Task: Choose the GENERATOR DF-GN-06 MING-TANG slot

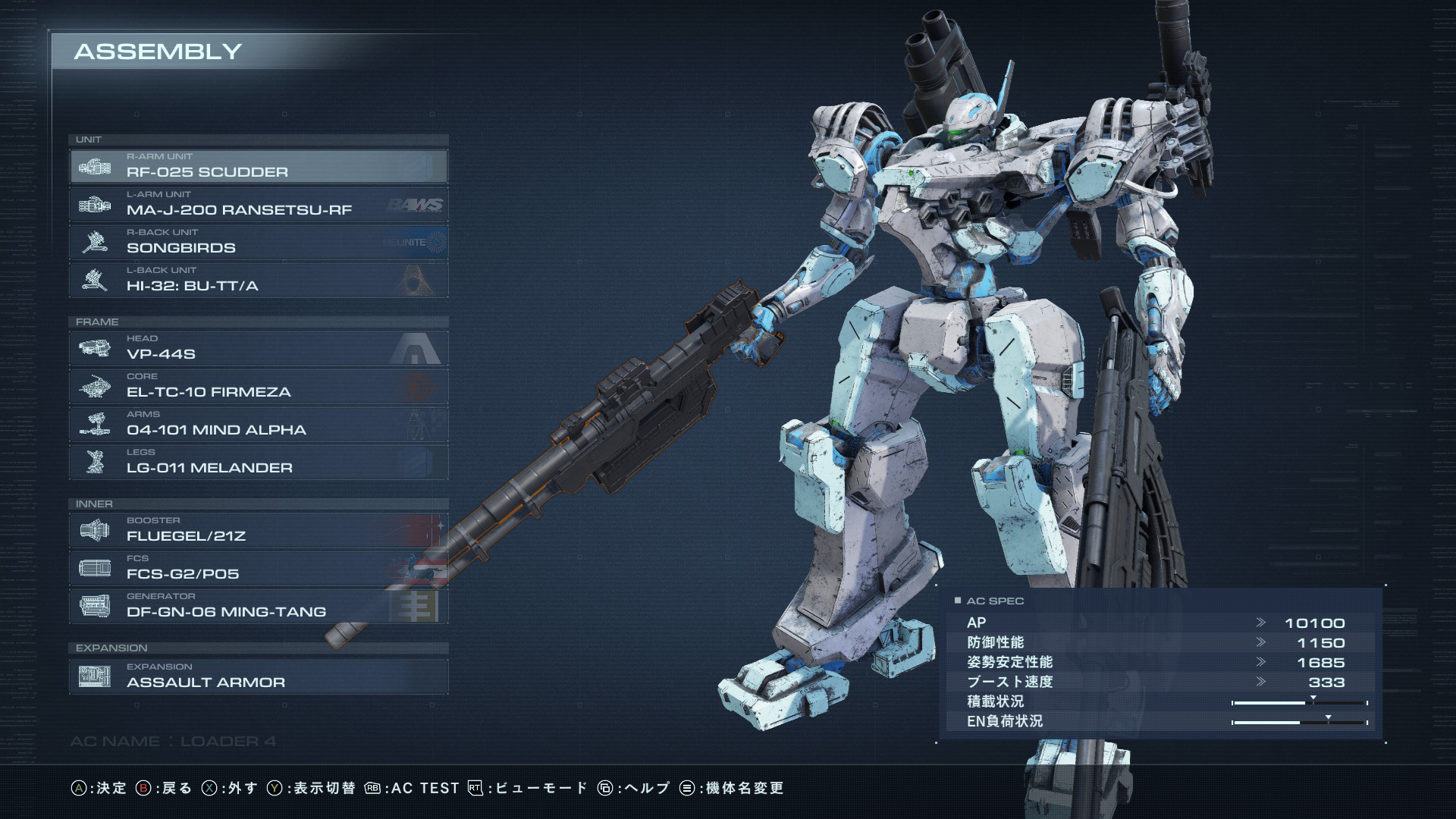Action: (258, 606)
